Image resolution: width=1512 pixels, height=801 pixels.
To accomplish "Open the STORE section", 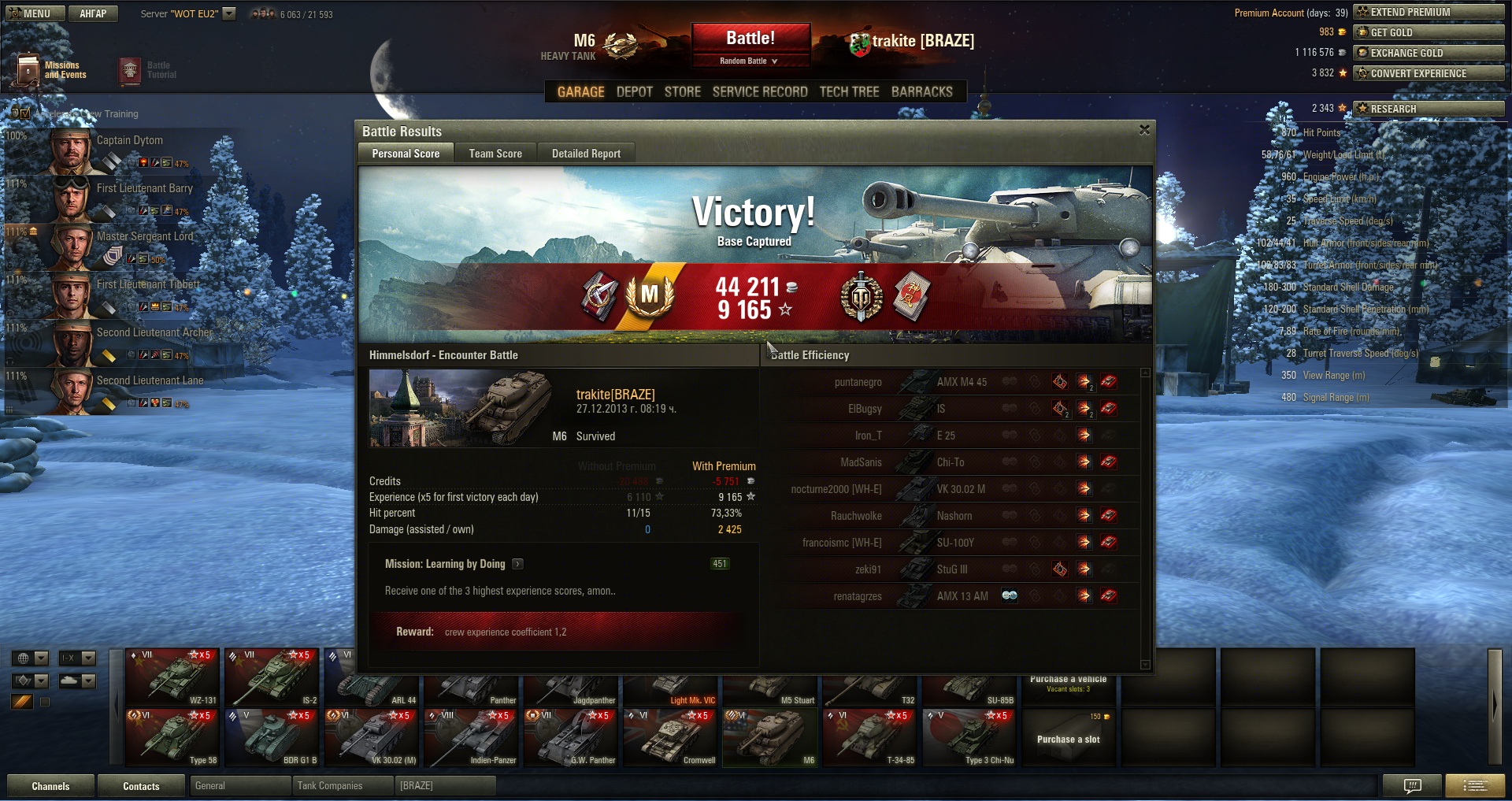I will tap(682, 92).
